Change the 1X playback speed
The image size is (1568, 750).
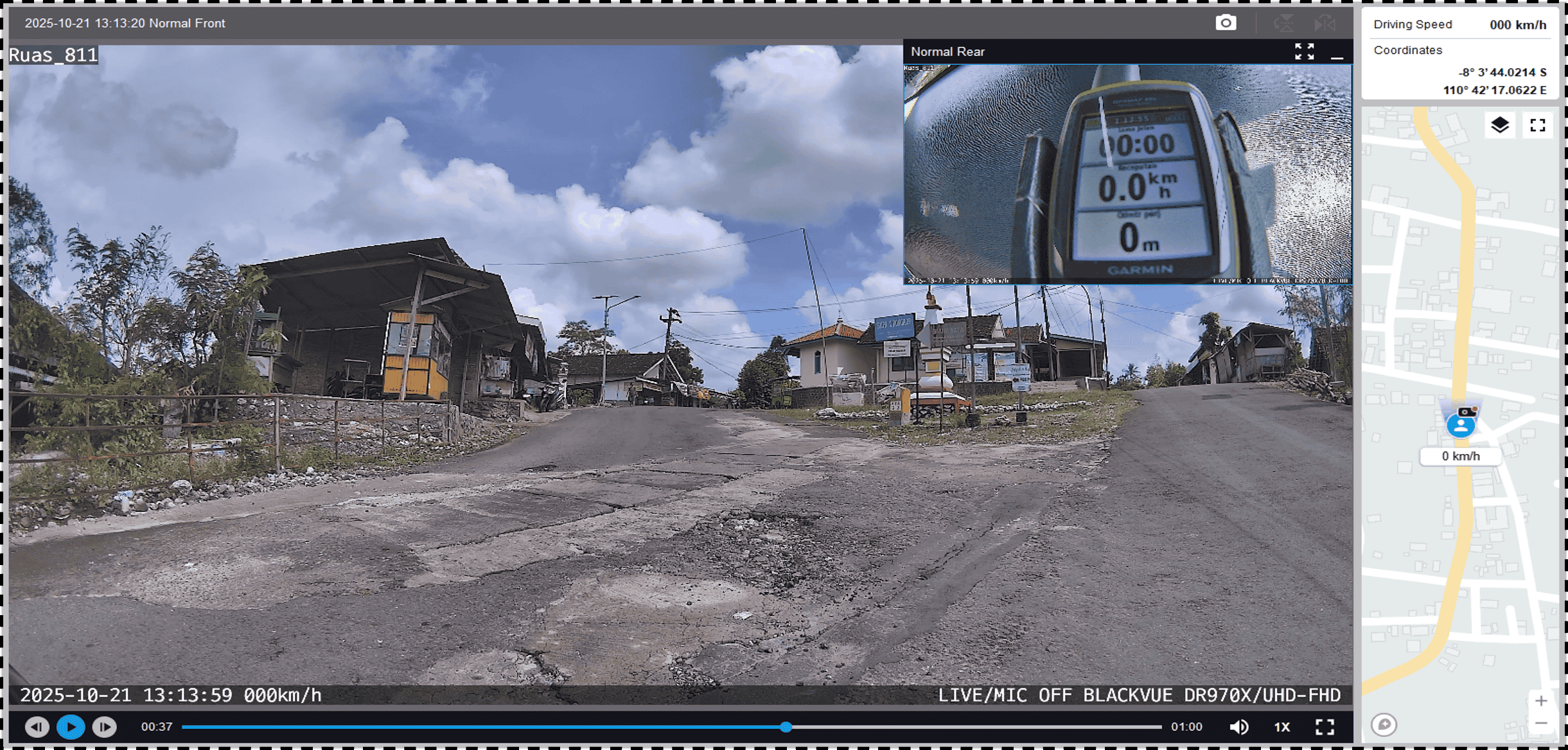pyautogui.click(x=1282, y=727)
